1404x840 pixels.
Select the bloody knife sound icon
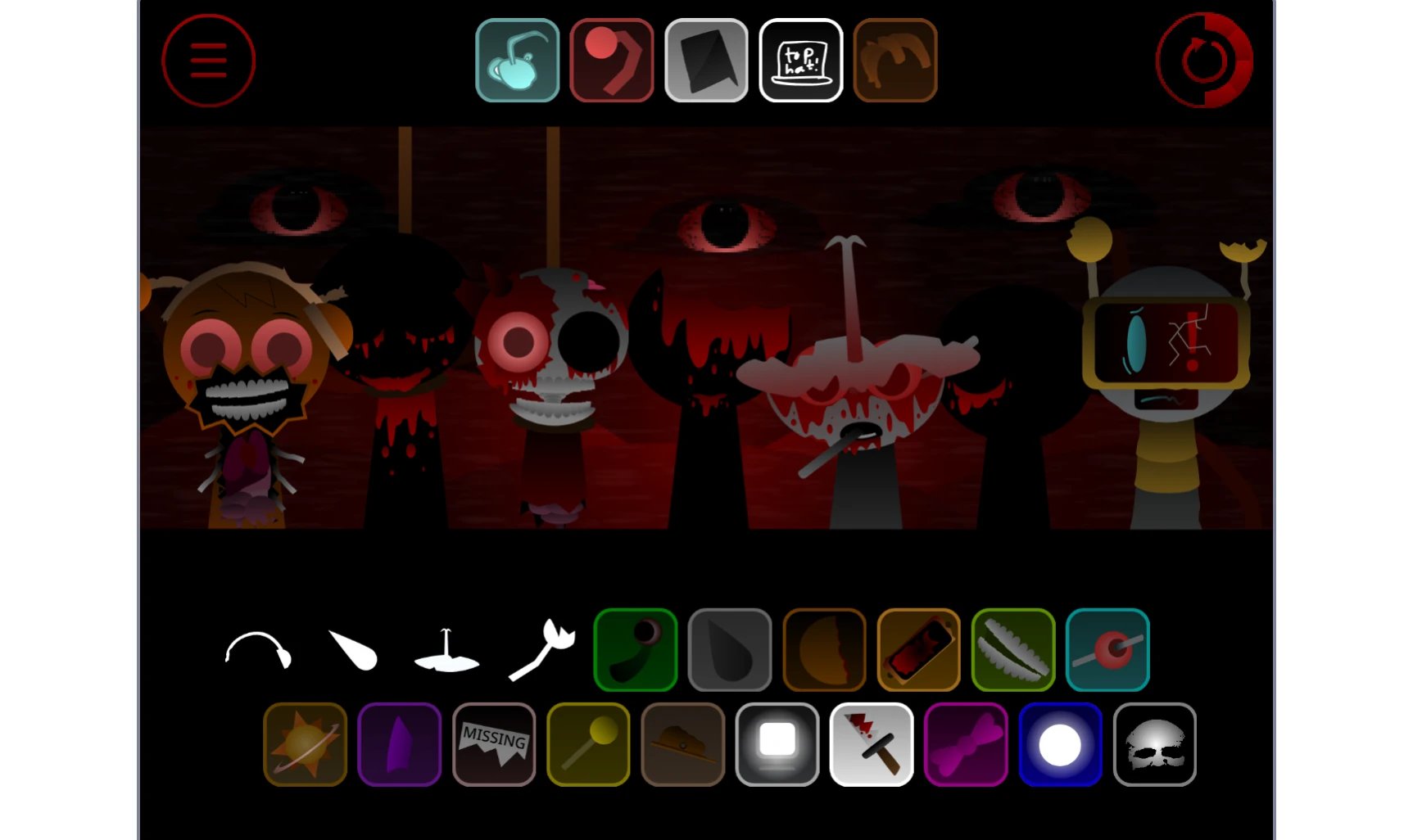(x=872, y=744)
